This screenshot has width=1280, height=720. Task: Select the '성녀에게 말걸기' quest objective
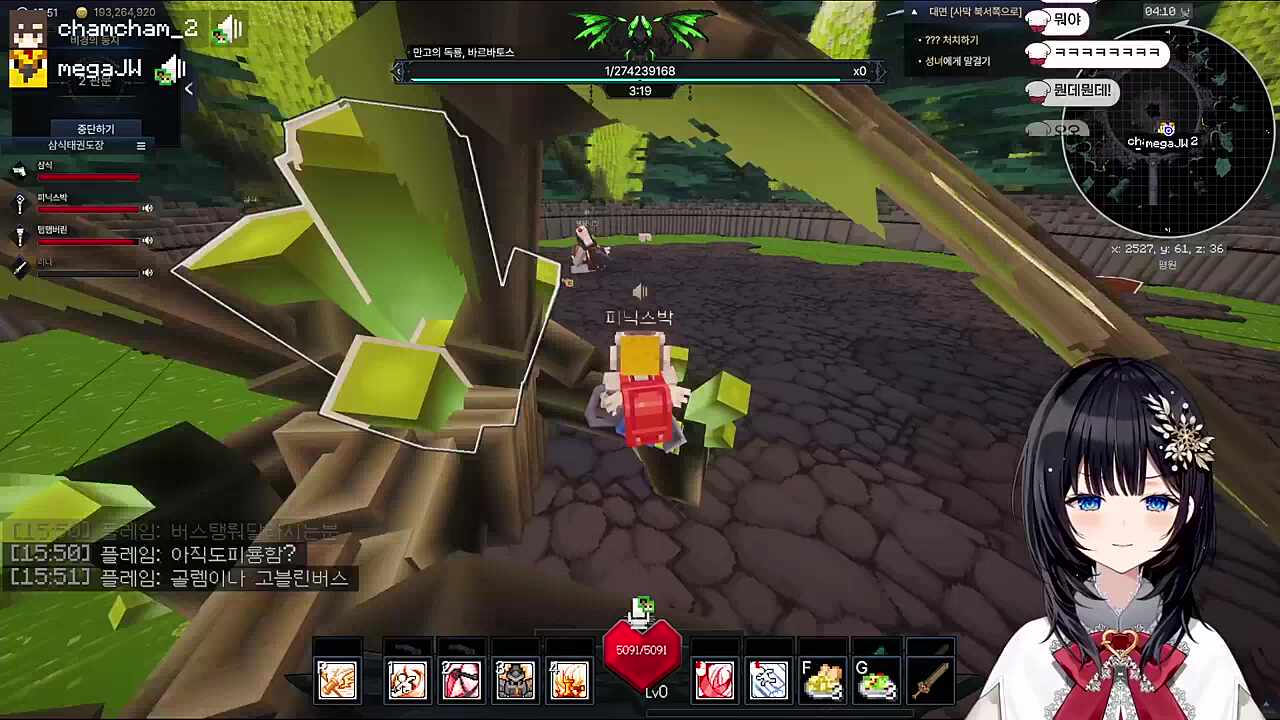click(958, 61)
